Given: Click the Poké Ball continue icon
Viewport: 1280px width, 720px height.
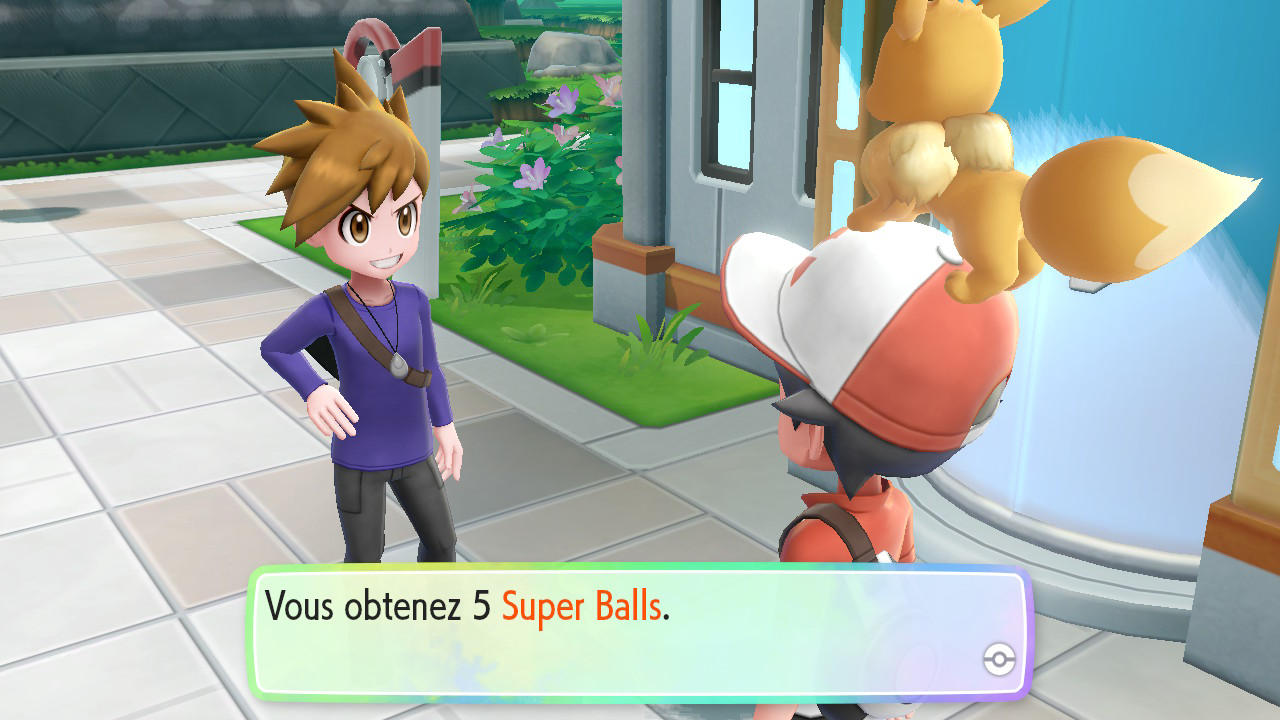Looking at the screenshot, I should click(999, 659).
